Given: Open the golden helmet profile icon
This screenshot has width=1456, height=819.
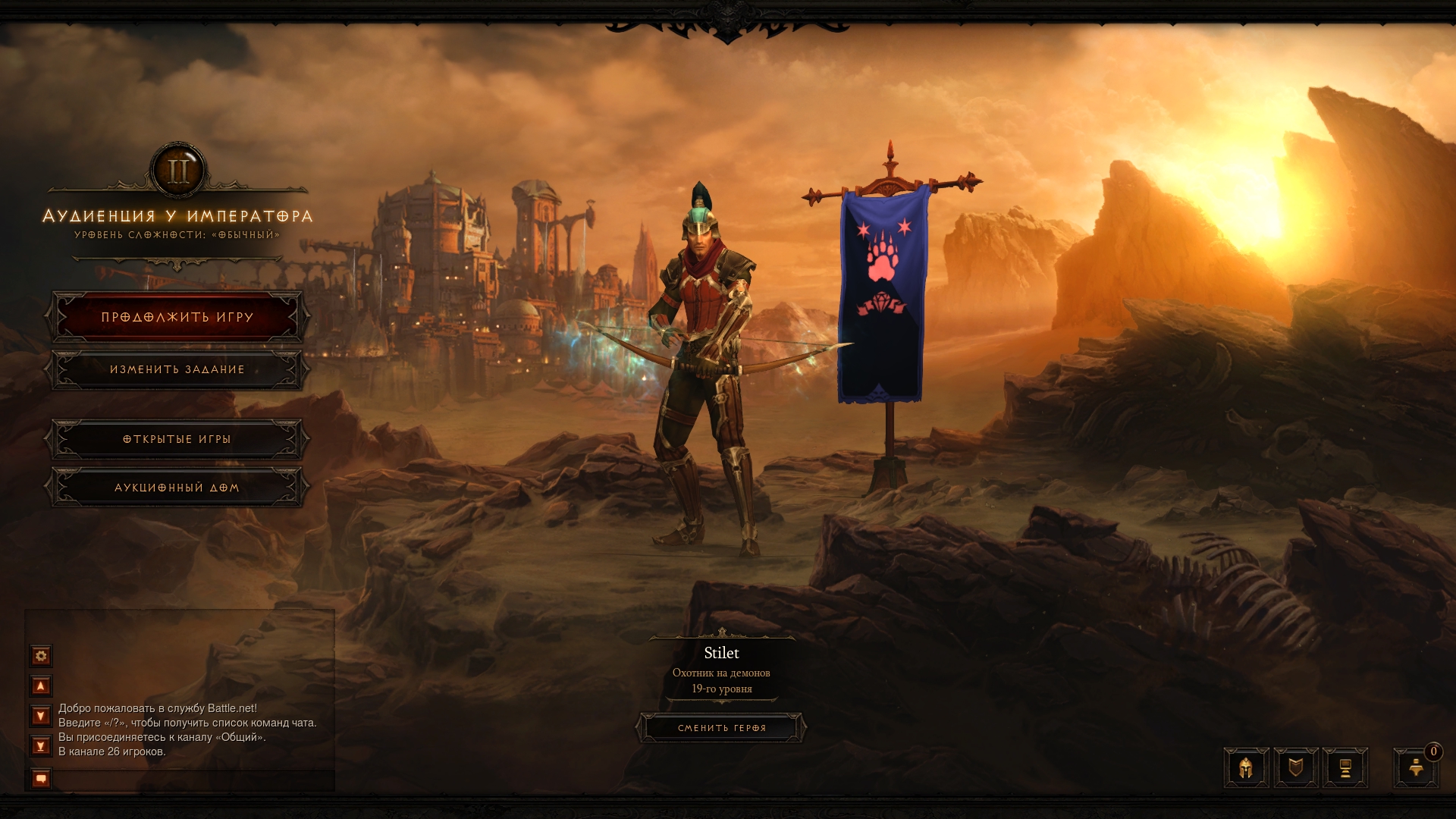Looking at the screenshot, I should (1246, 768).
